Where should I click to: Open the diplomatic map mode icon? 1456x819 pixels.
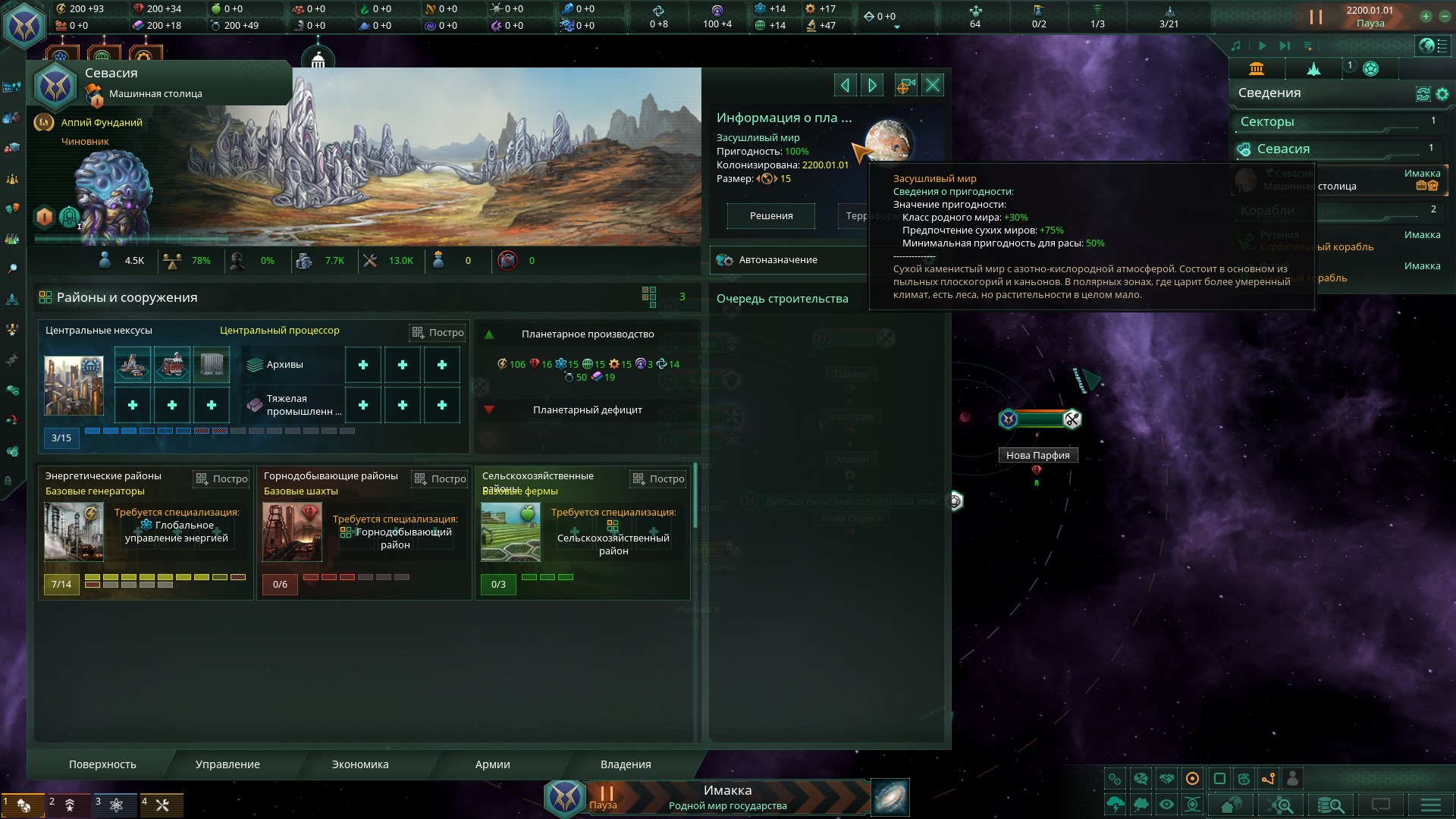click(x=1166, y=780)
